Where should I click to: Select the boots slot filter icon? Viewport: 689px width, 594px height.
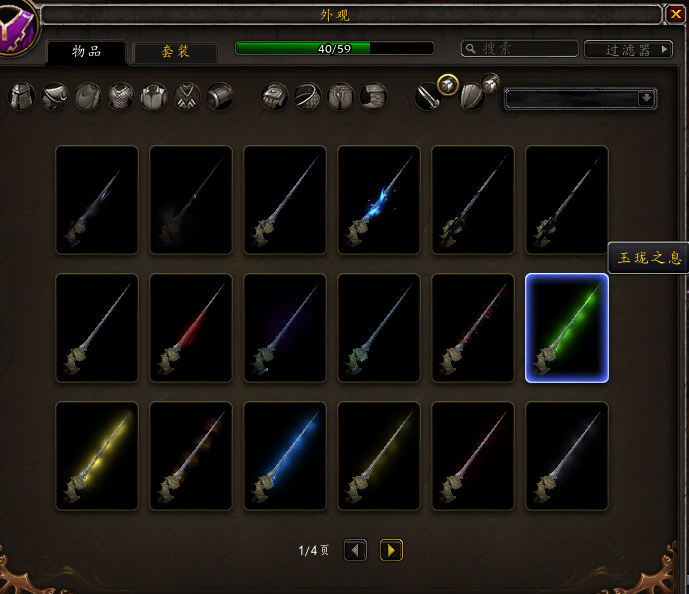click(373, 97)
